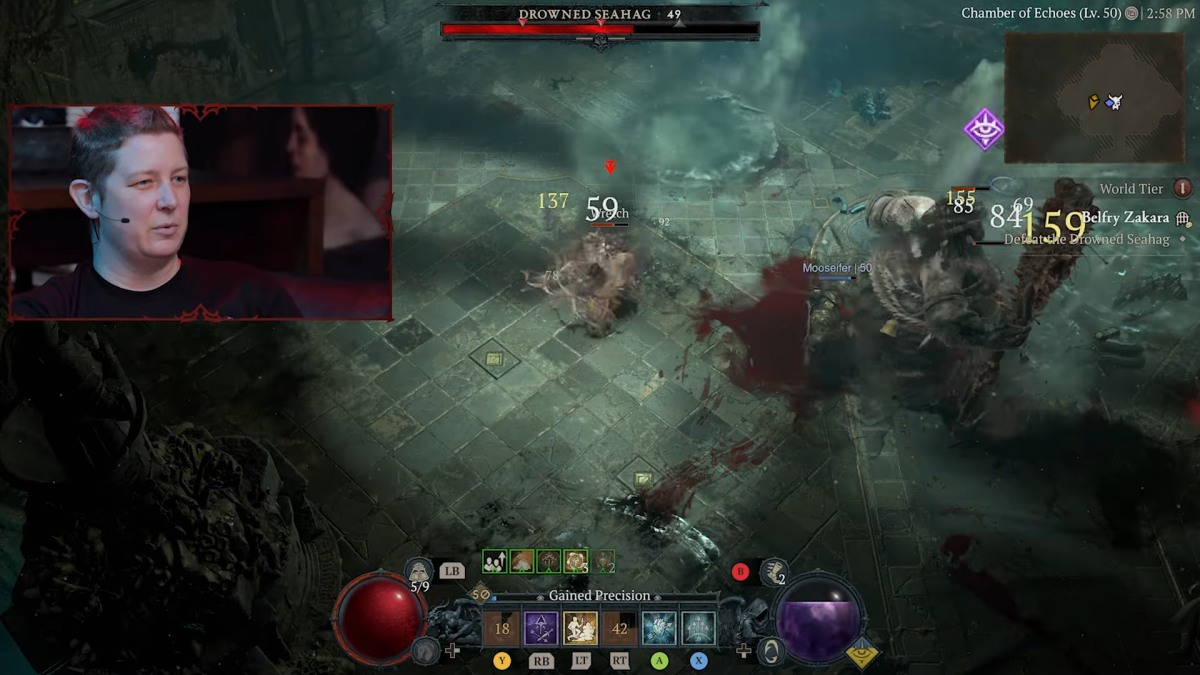Screen dimensions: 1200x675
Task: Select the skill slot on 18 cooldown
Action: (502, 628)
